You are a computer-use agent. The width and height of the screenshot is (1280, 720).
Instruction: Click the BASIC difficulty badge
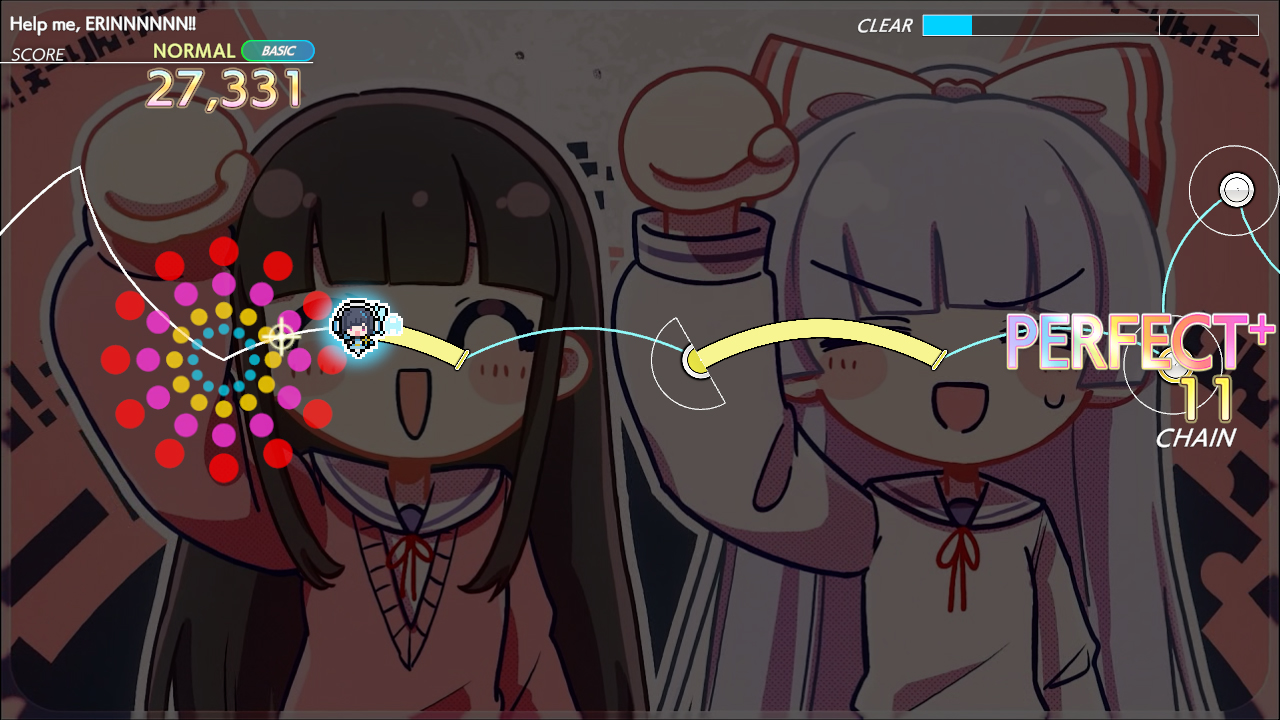click(x=279, y=50)
